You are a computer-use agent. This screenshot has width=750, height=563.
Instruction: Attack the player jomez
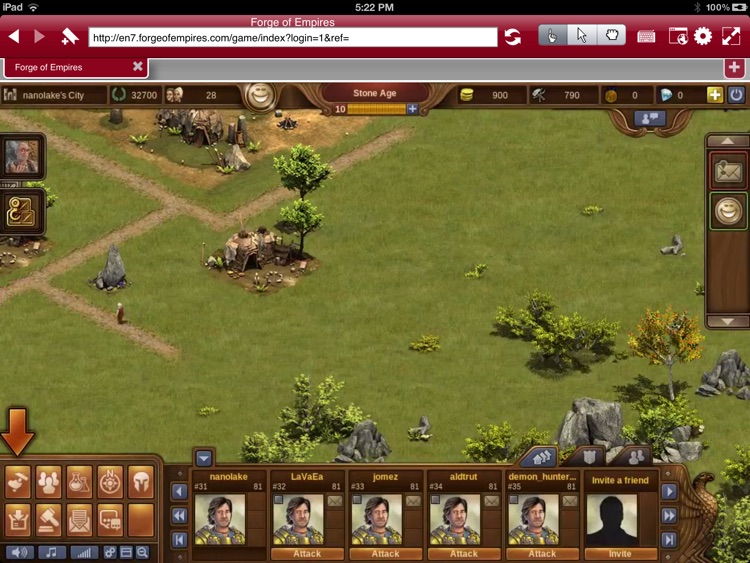coord(385,553)
